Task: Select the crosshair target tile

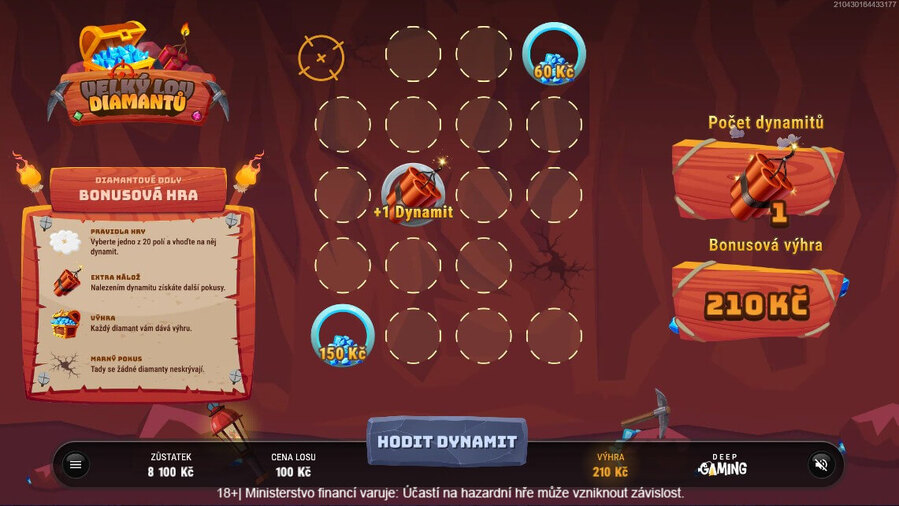Action: 321,57
